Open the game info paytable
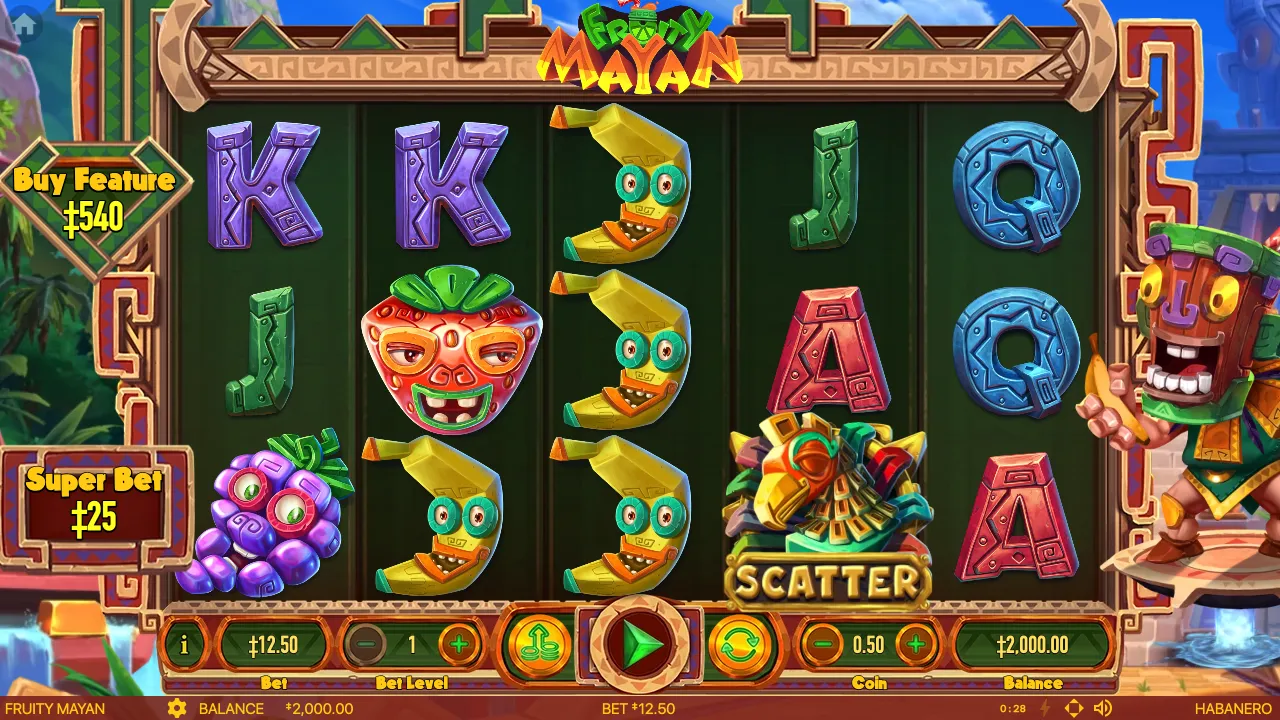This screenshot has width=1280, height=720. pos(186,644)
